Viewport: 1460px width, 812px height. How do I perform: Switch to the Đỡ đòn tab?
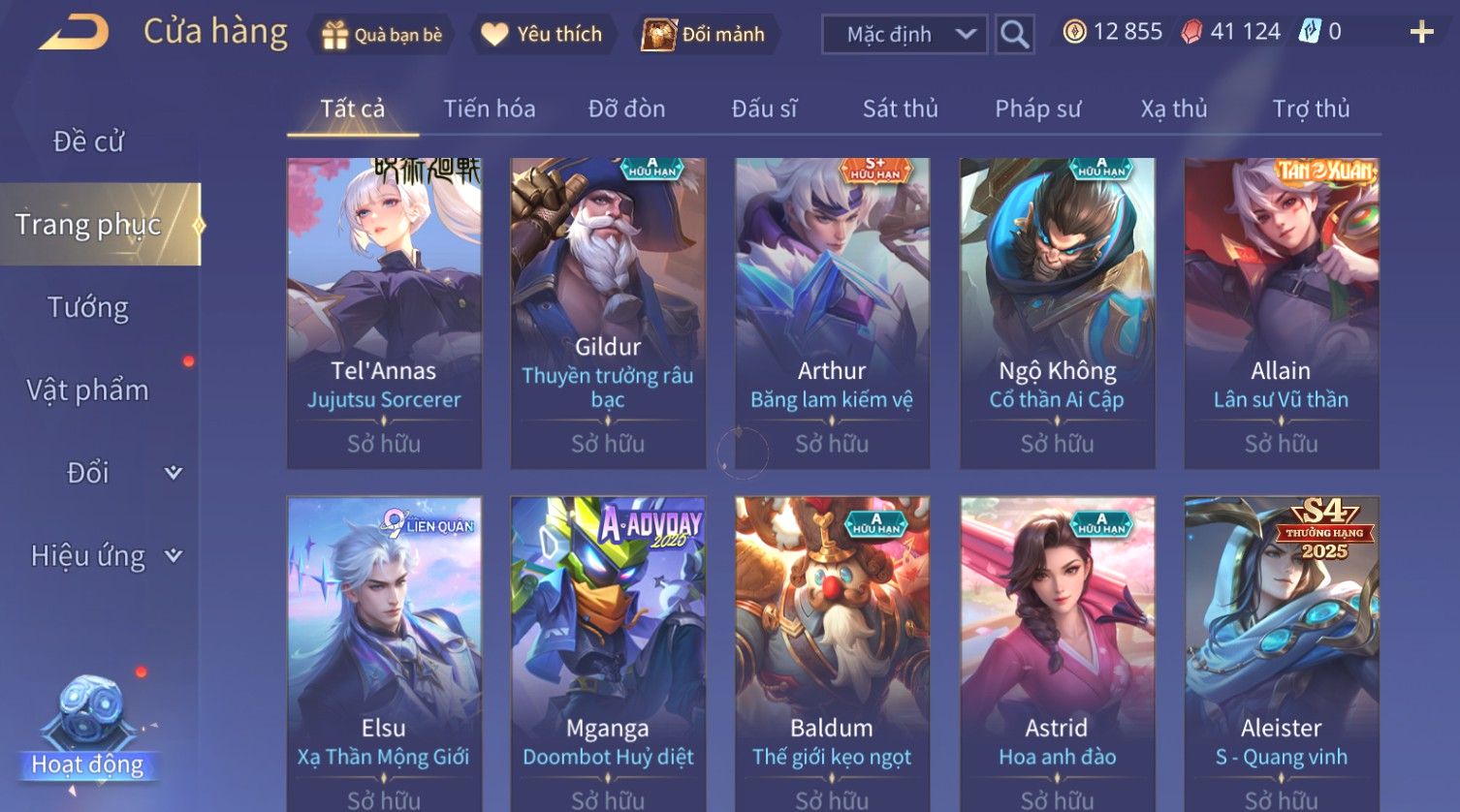click(x=626, y=109)
